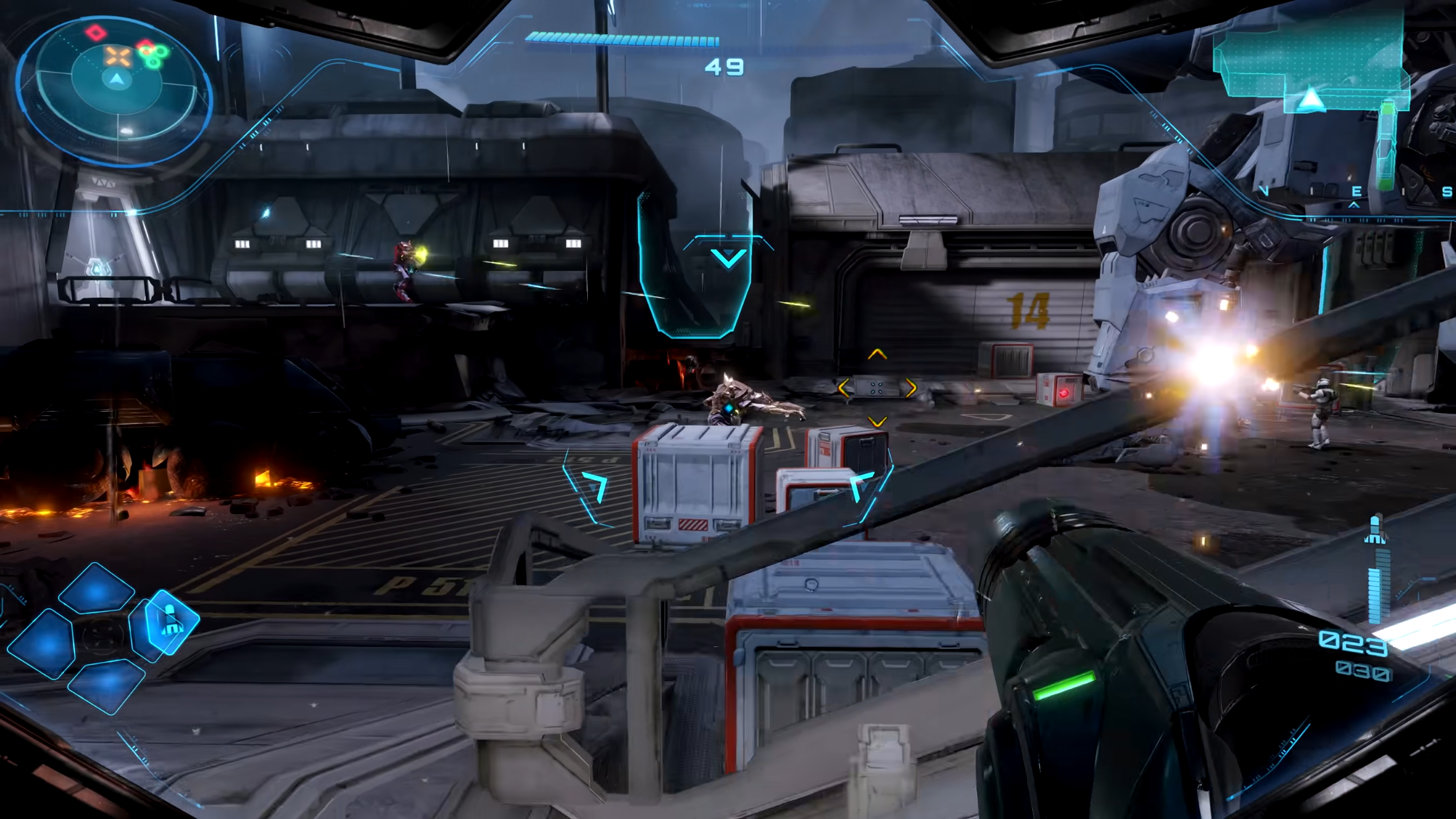Open the holographic room minimap

[x=1306, y=60]
